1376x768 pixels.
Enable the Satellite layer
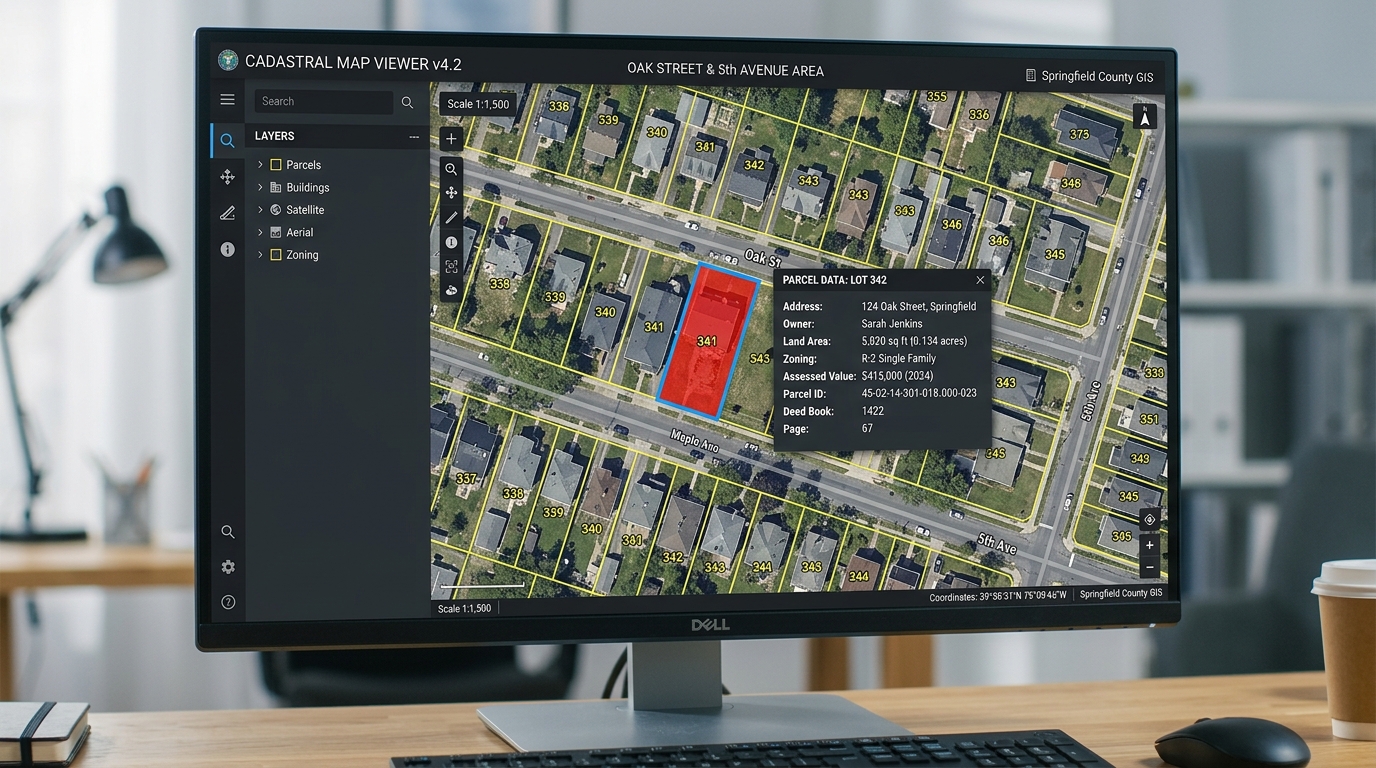pos(277,210)
